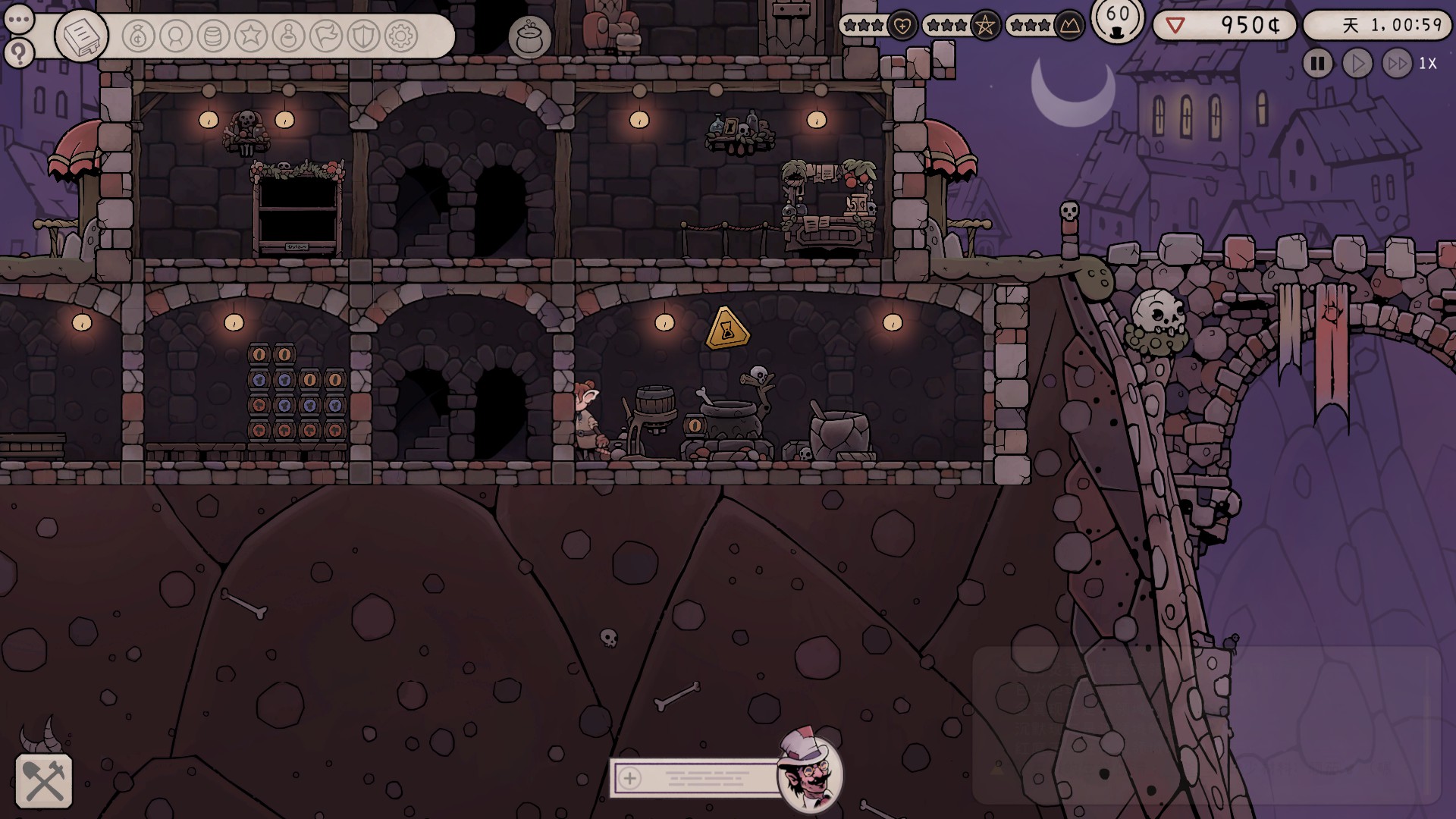Open the question mark help button

pyautogui.click(x=19, y=53)
